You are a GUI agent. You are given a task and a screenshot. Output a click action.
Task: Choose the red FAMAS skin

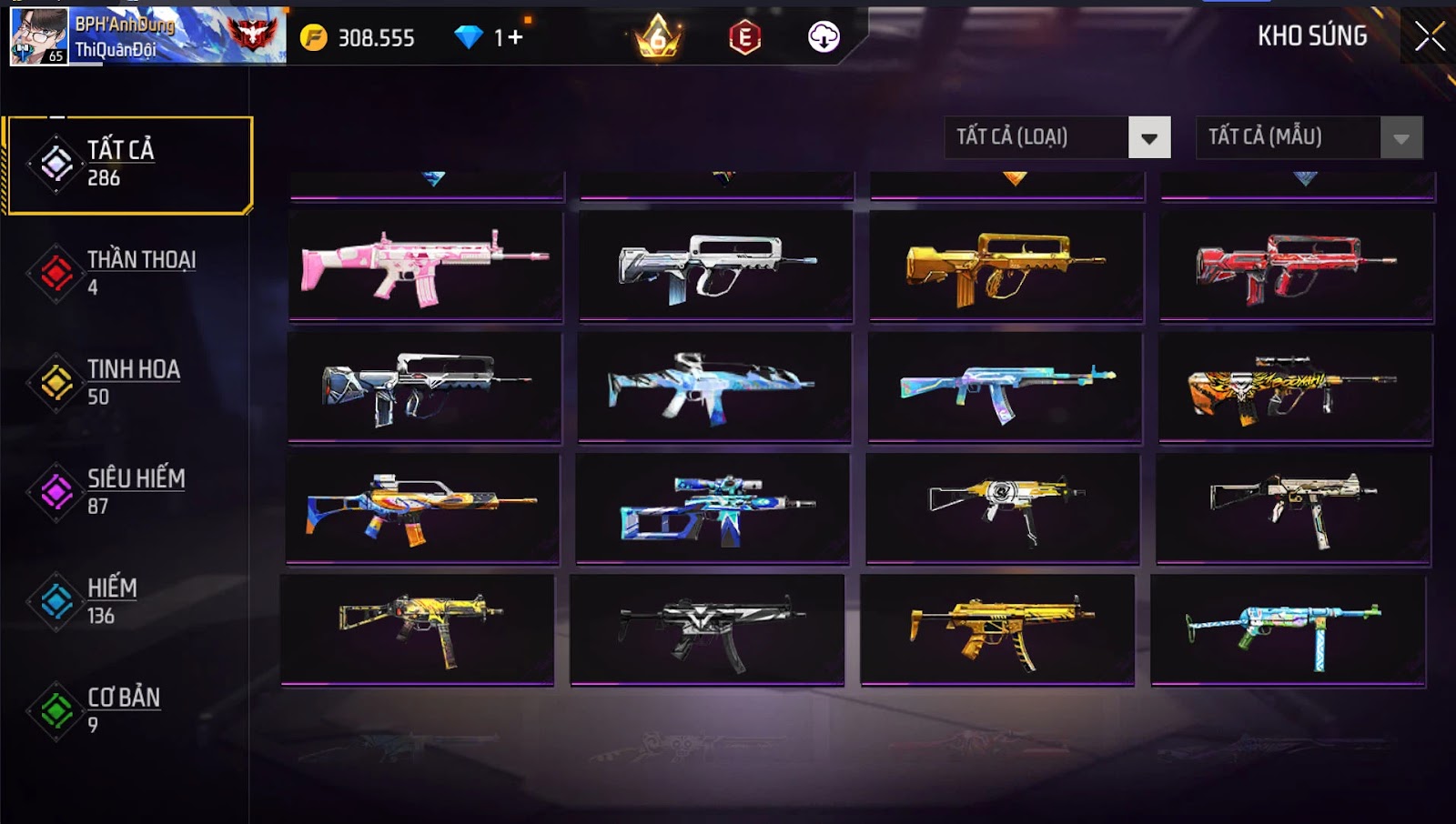click(1296, 266)
